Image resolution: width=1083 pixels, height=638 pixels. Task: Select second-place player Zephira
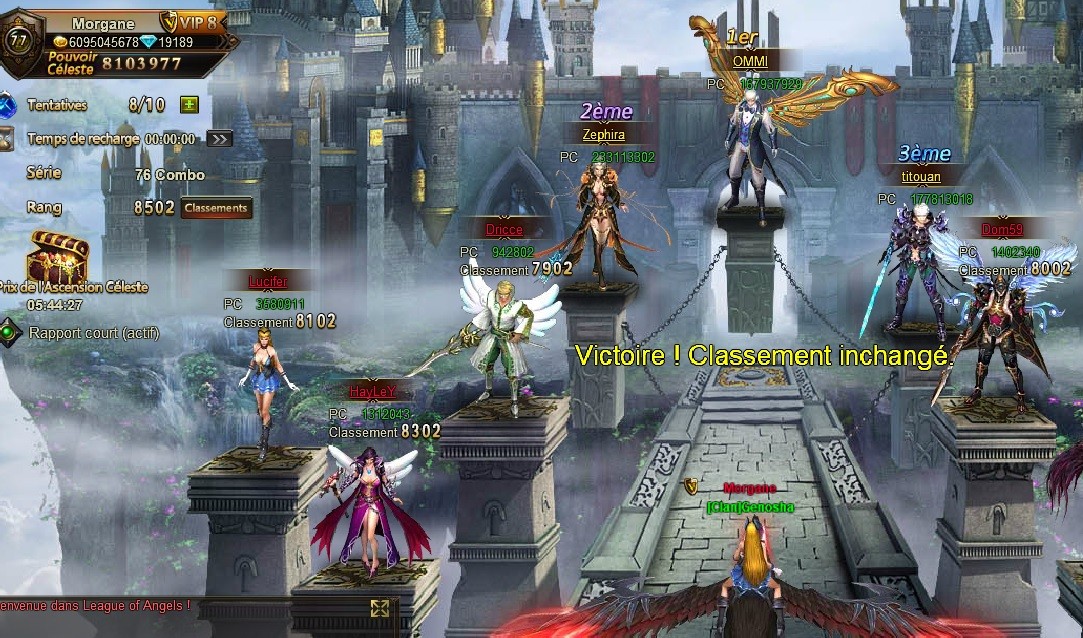(x=602, y=225)
